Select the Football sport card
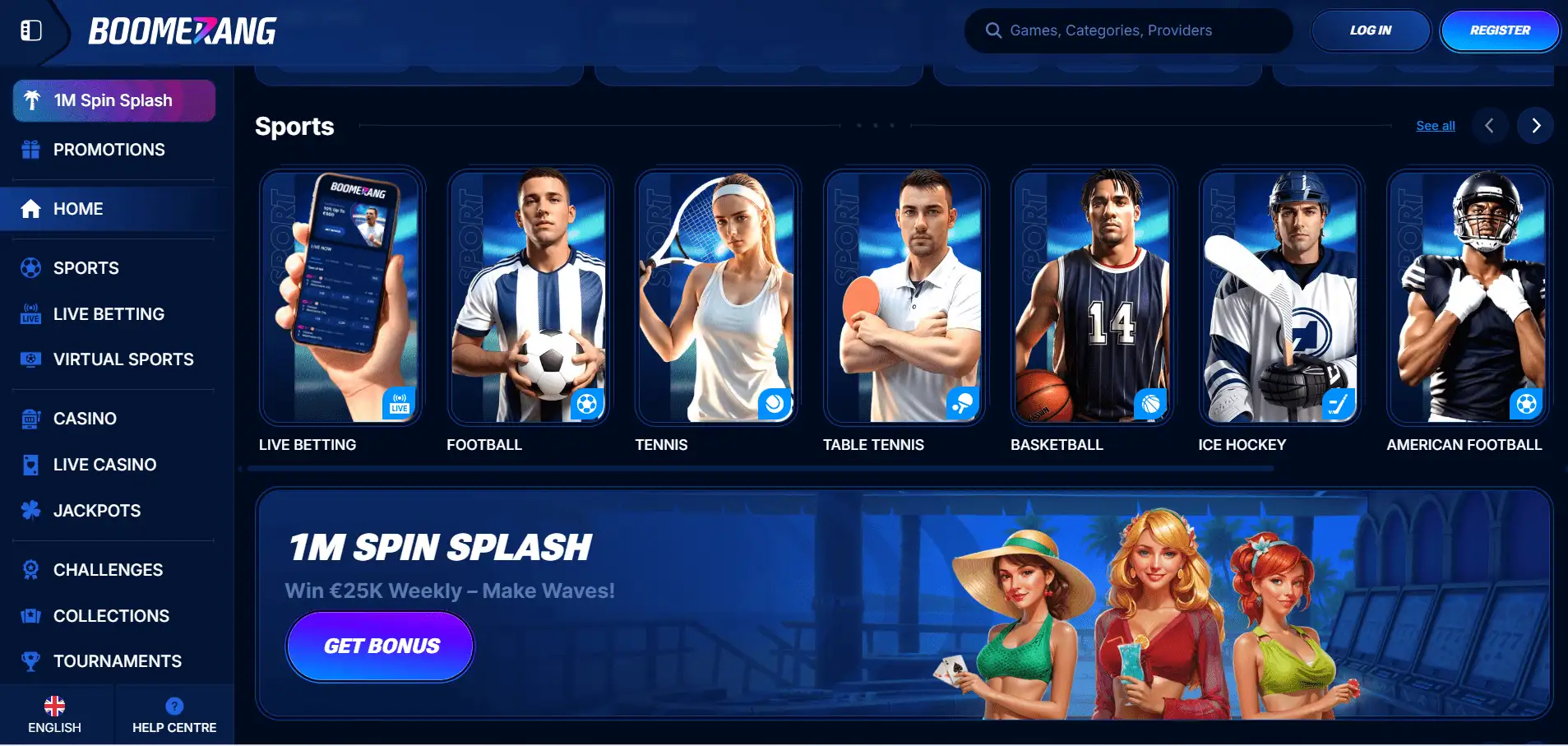Viewport: 1568px width, 746px height. pos(529,297)
